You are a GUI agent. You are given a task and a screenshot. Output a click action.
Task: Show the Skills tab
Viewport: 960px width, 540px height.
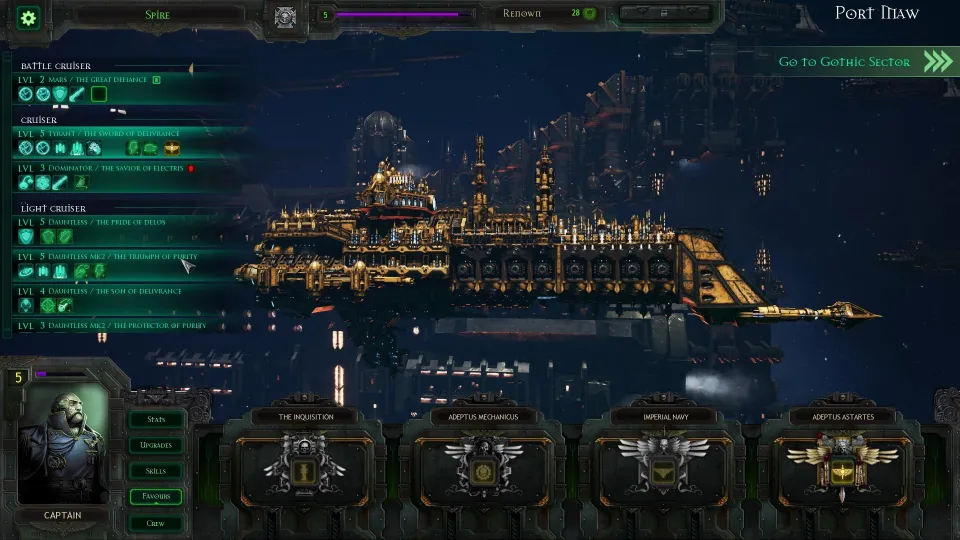pyautogui.click(x=157, y=471)
